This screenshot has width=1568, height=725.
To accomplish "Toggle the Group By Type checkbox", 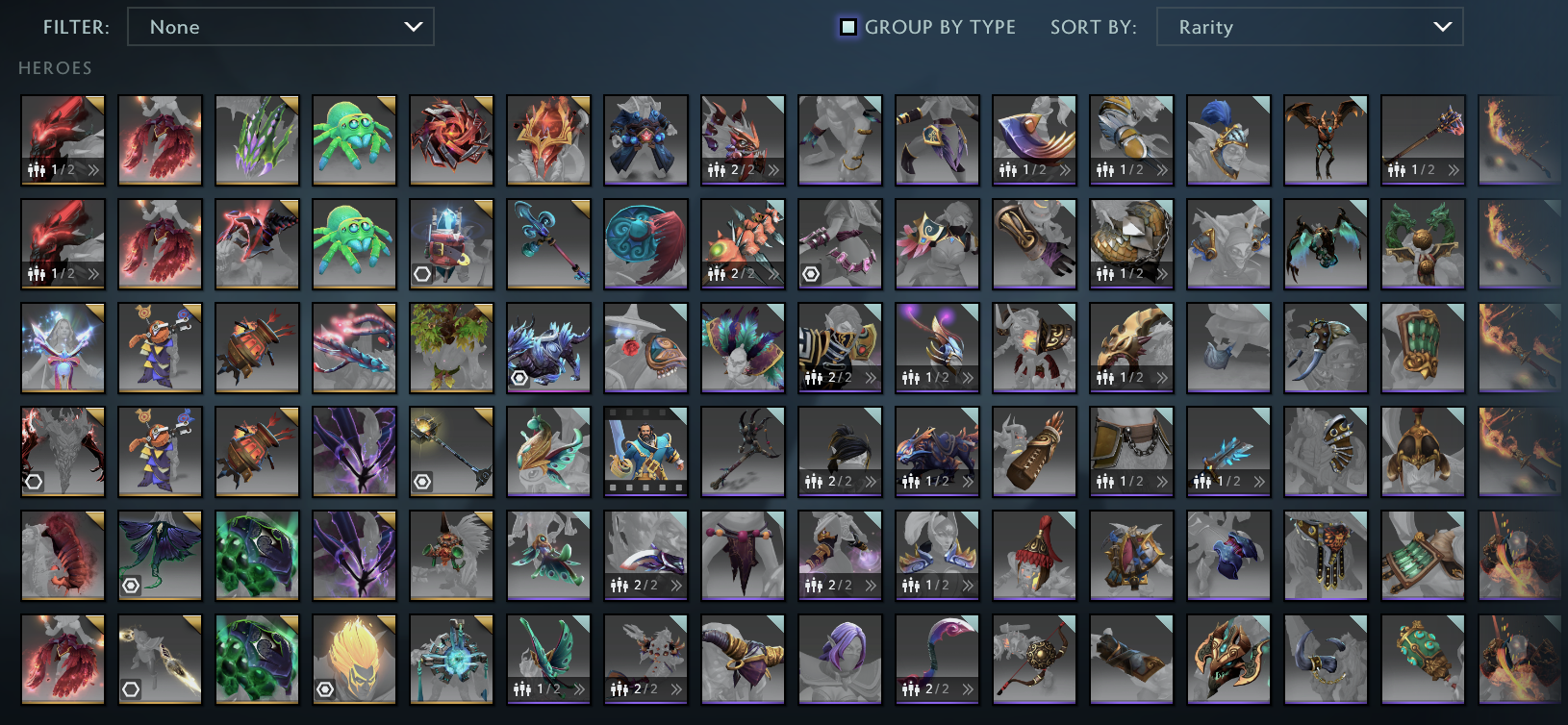I will [847, 27].
